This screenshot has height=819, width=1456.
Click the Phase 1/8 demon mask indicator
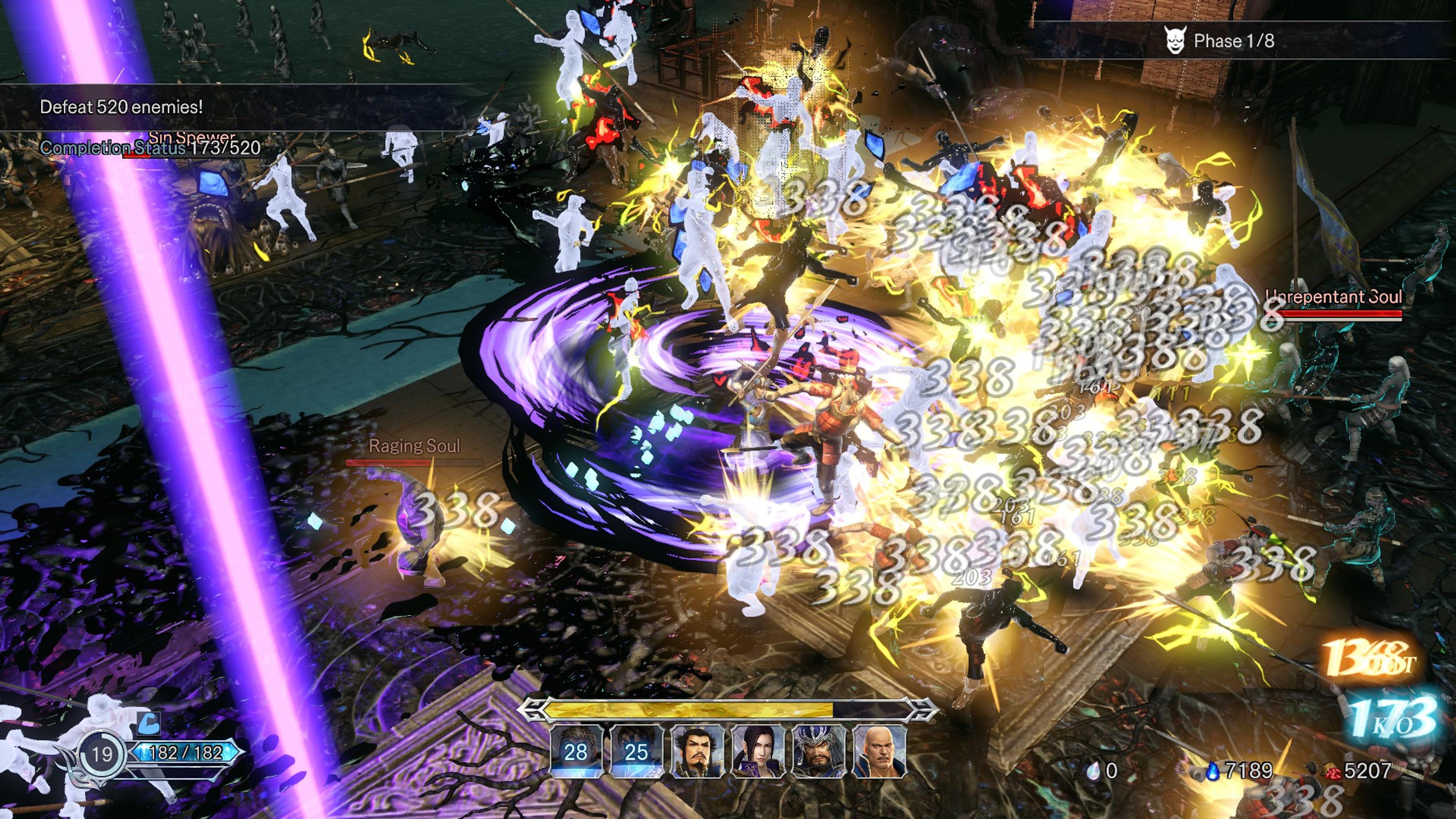(x=1175, y=41)
